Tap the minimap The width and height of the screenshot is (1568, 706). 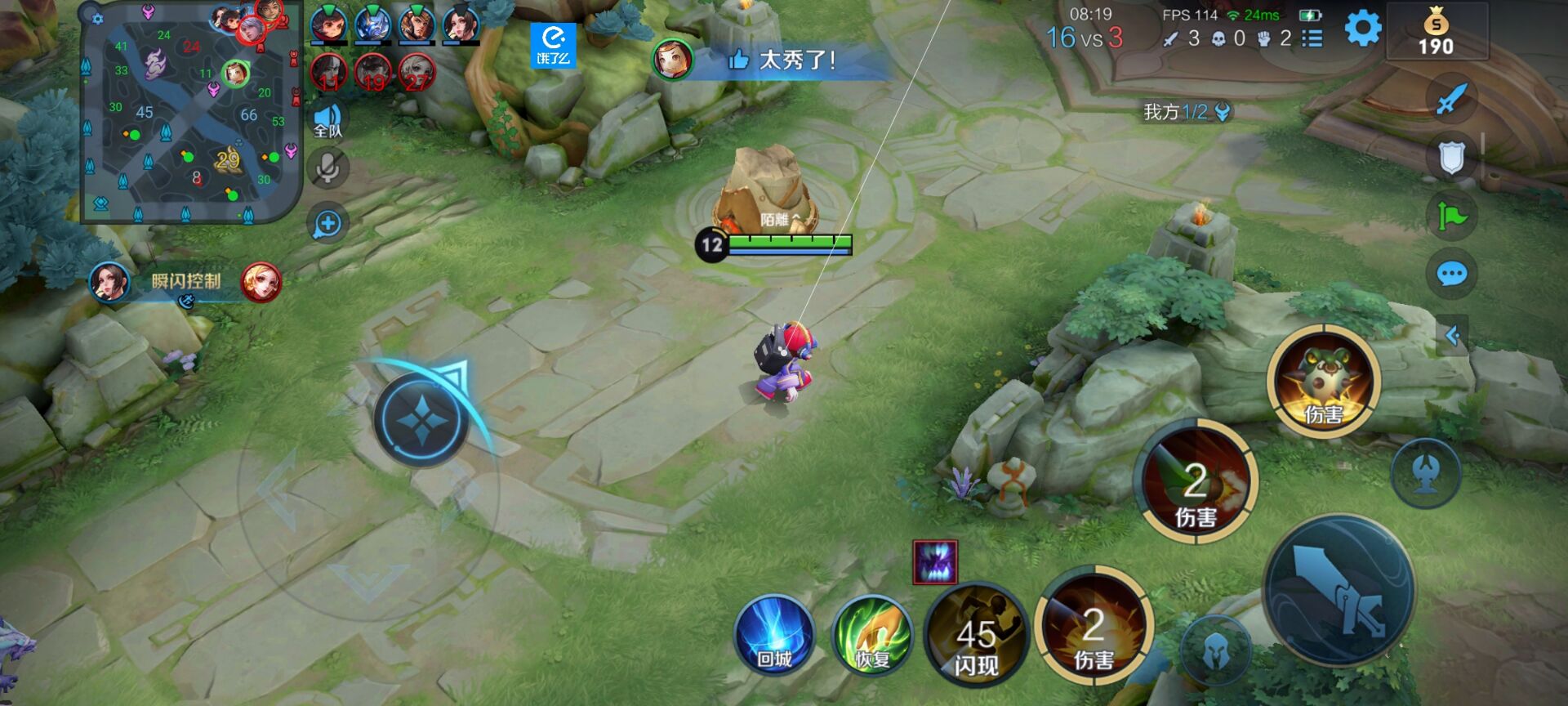191,113
